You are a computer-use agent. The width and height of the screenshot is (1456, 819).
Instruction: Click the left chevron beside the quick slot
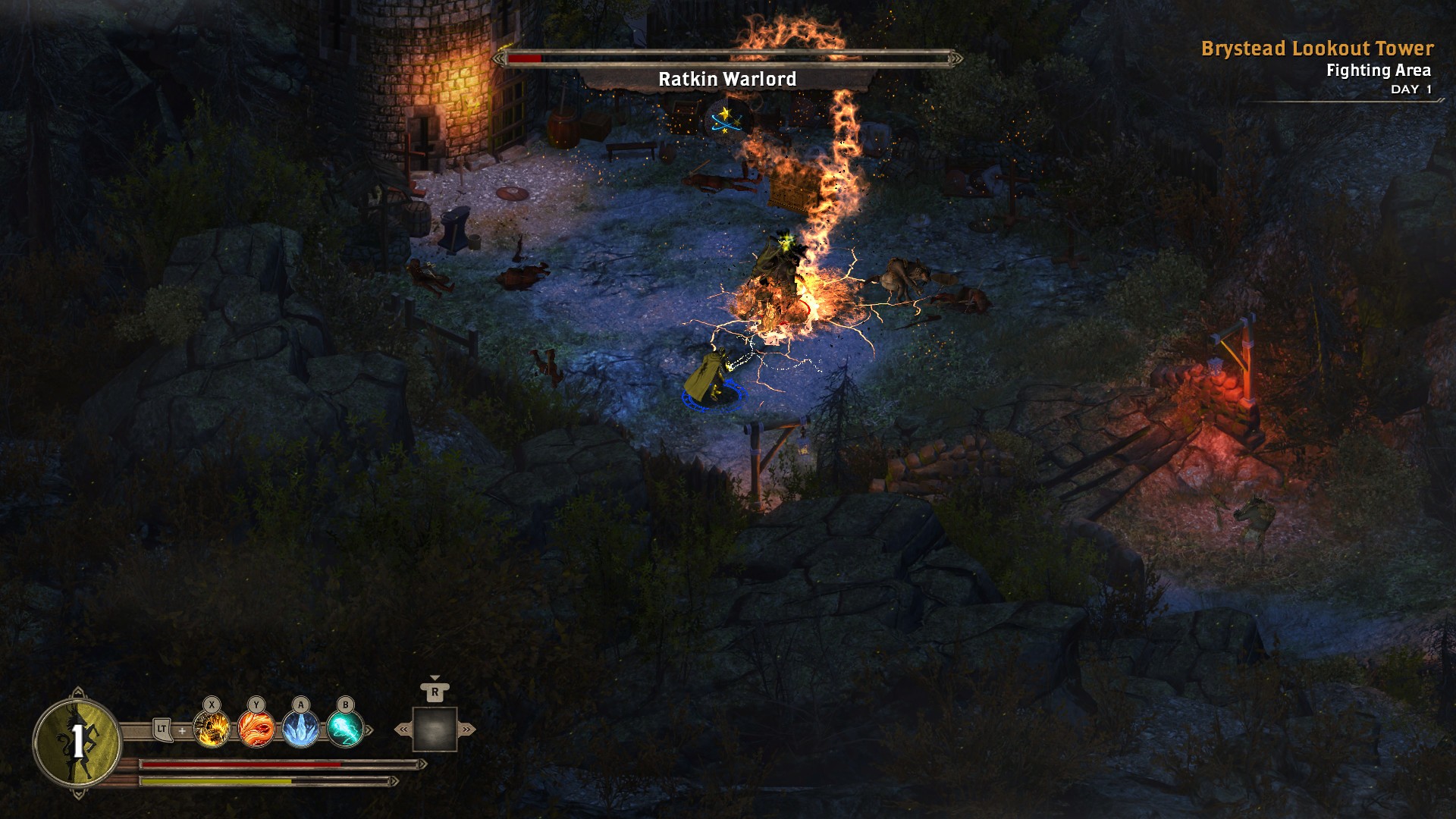coord(402,729)
